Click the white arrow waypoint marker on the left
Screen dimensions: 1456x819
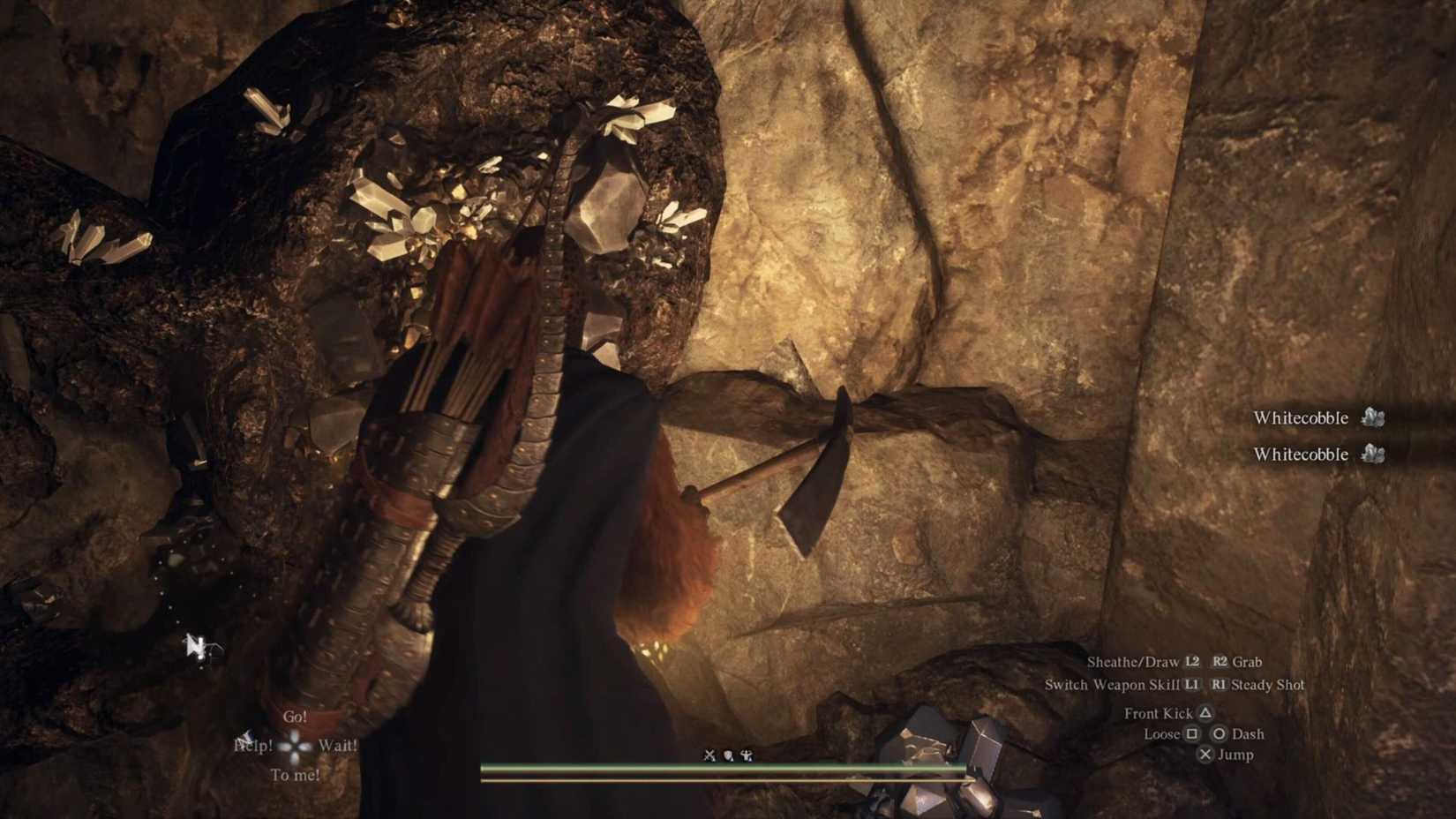196,646
